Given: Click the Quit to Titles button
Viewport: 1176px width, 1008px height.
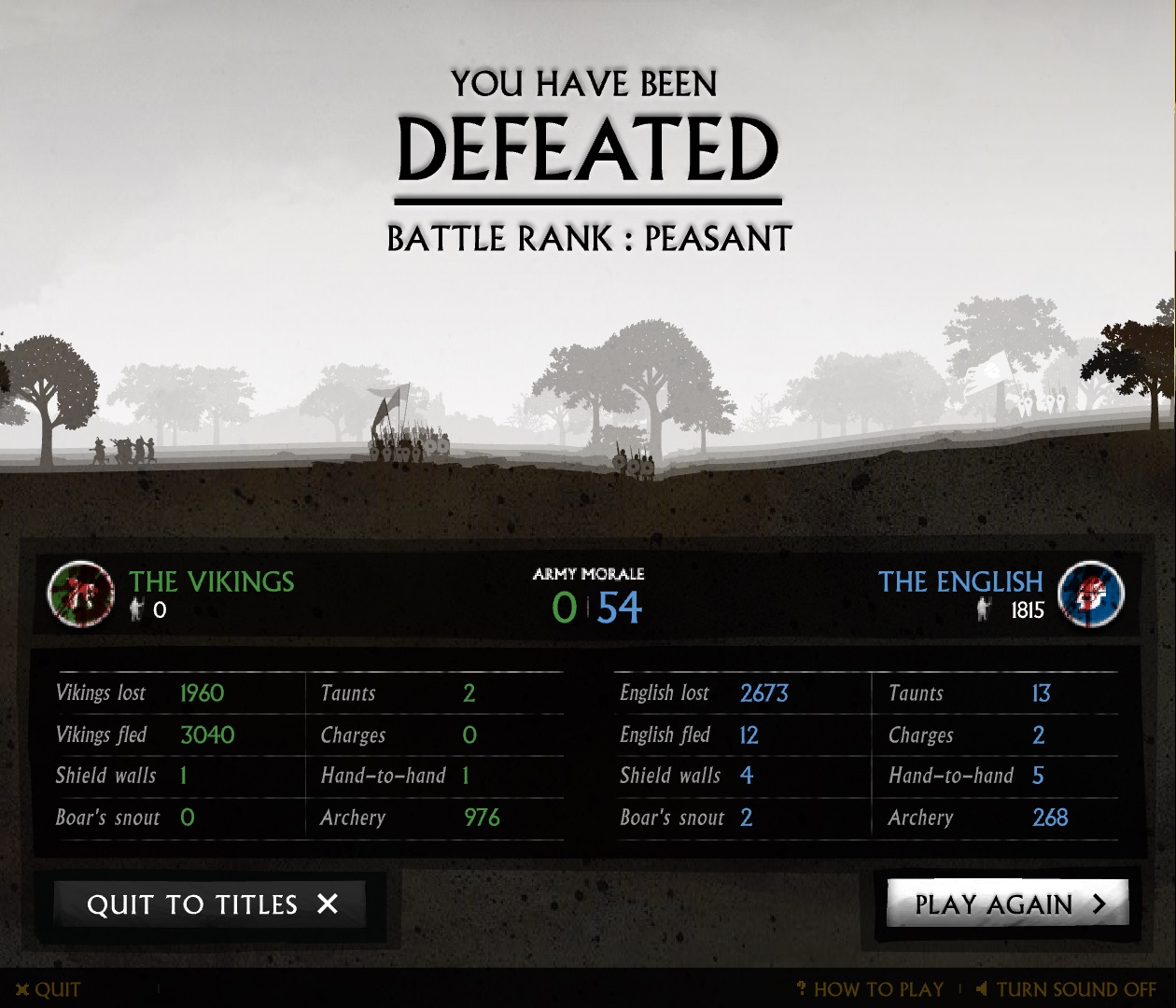Looking at the screenshot, I should tap(210, 904).
